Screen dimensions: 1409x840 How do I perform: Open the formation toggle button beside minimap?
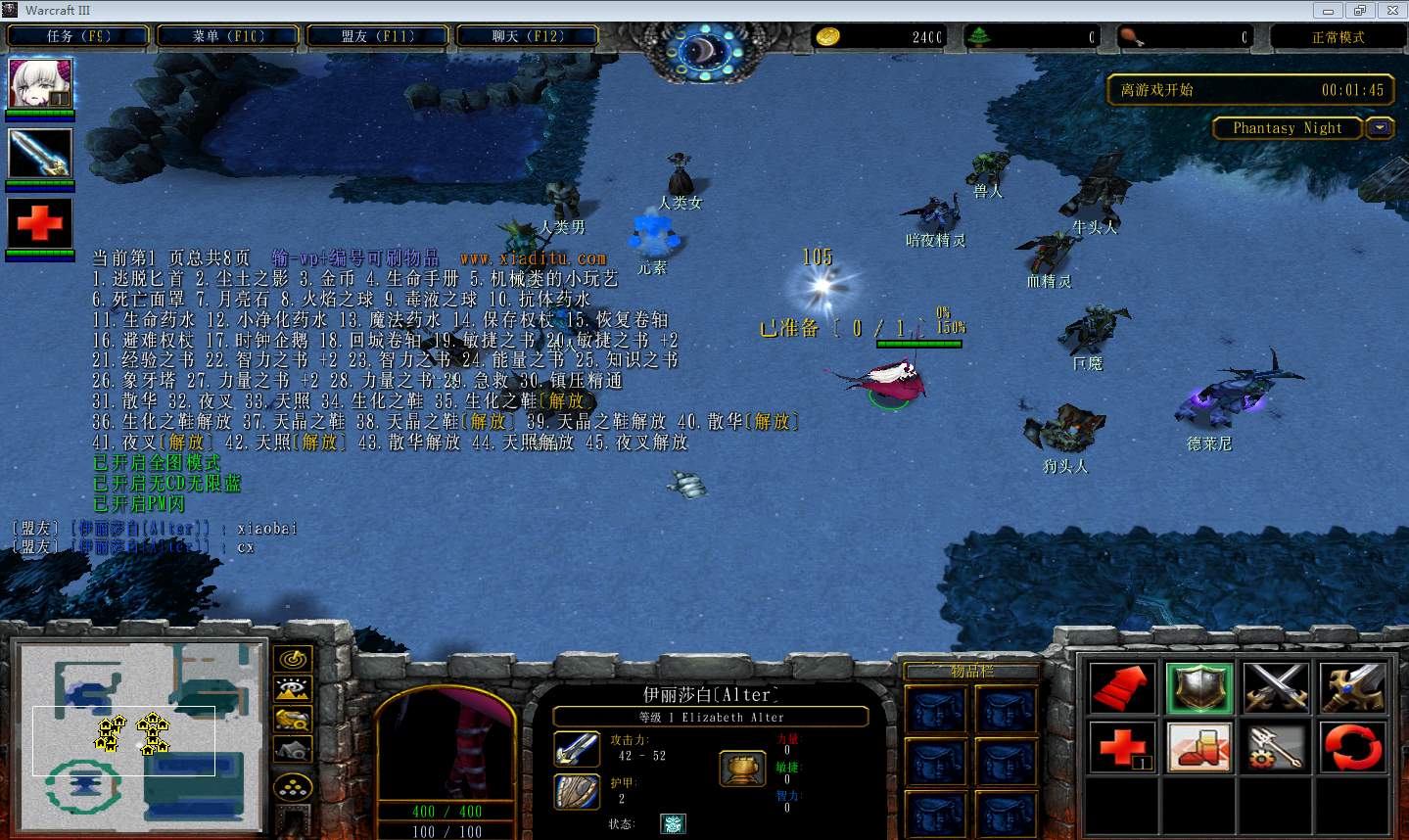click(292, 787)
